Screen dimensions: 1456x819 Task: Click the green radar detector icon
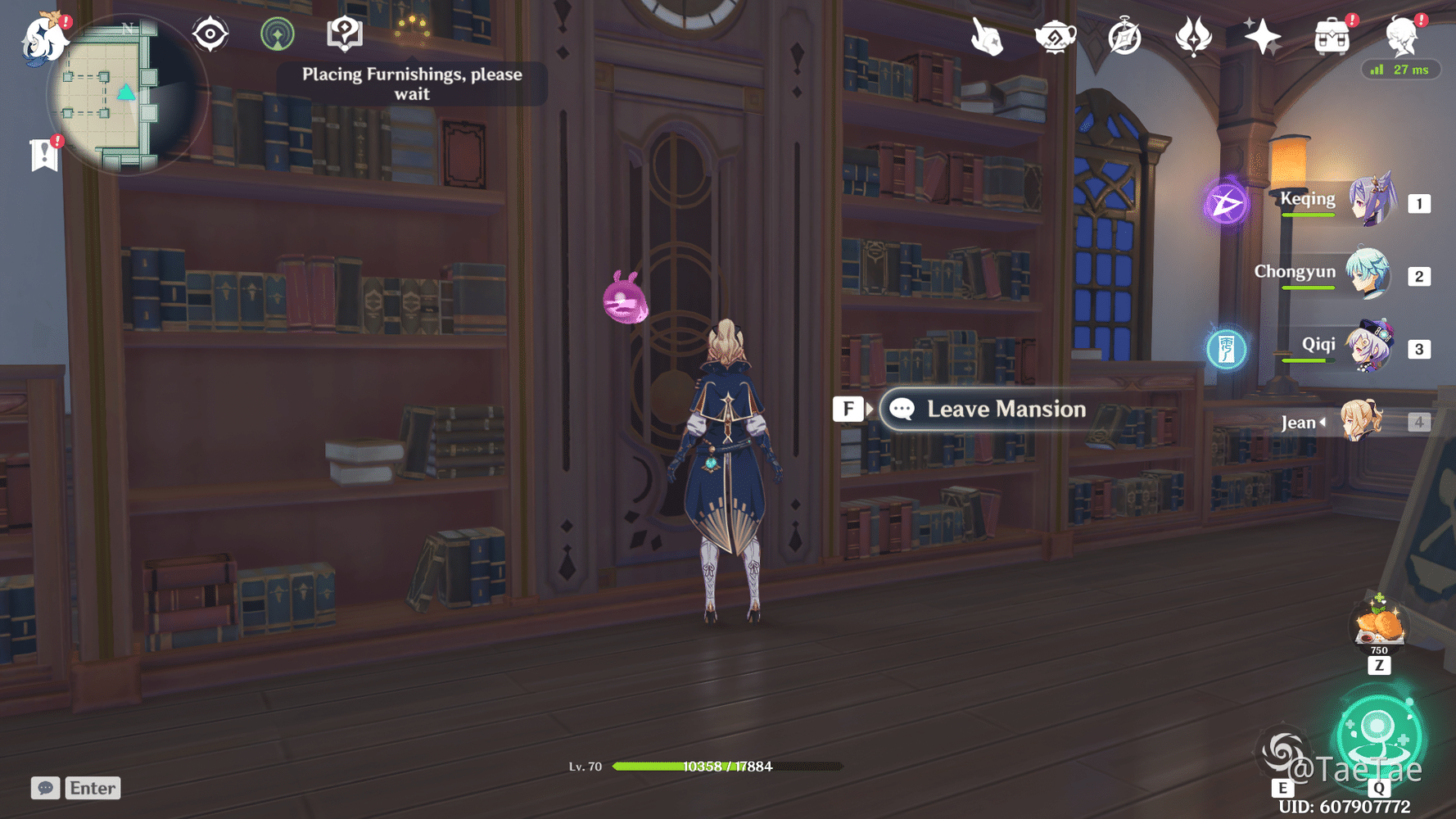coord(278,33)
